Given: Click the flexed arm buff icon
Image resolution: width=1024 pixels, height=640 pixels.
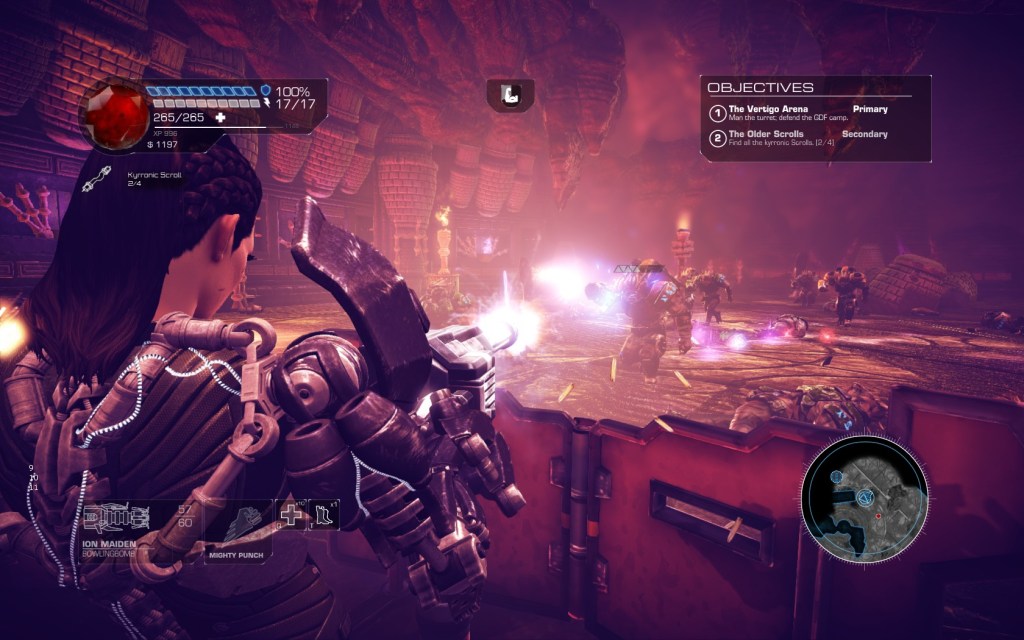Looking at the screenshot, I should [510, 95].
